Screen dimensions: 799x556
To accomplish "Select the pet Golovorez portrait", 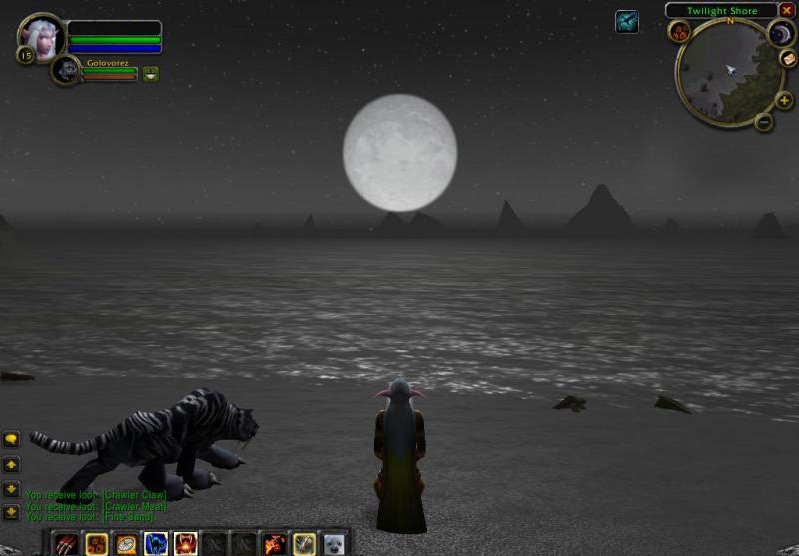I will pyautogui.click(x=66, y=70).
